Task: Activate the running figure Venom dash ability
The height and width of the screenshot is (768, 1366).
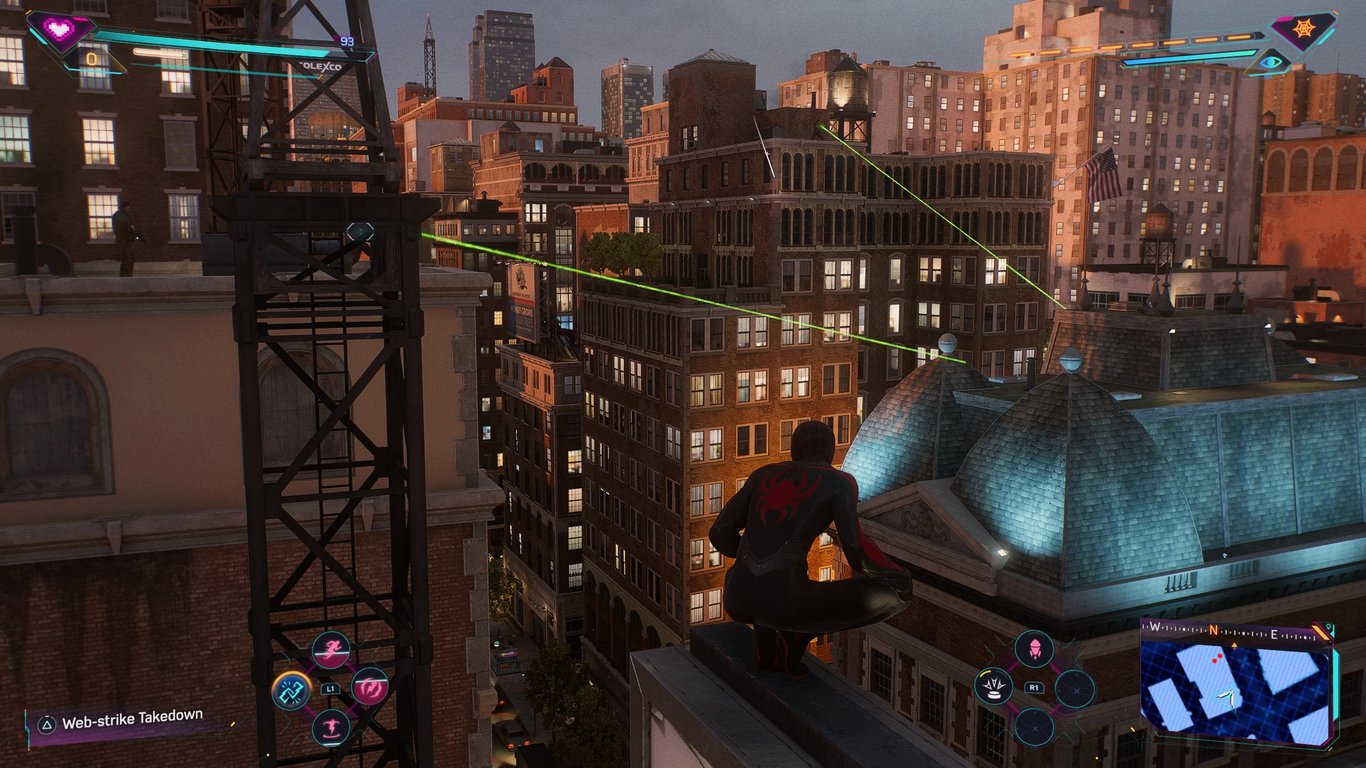Action: tap(331, 650)
